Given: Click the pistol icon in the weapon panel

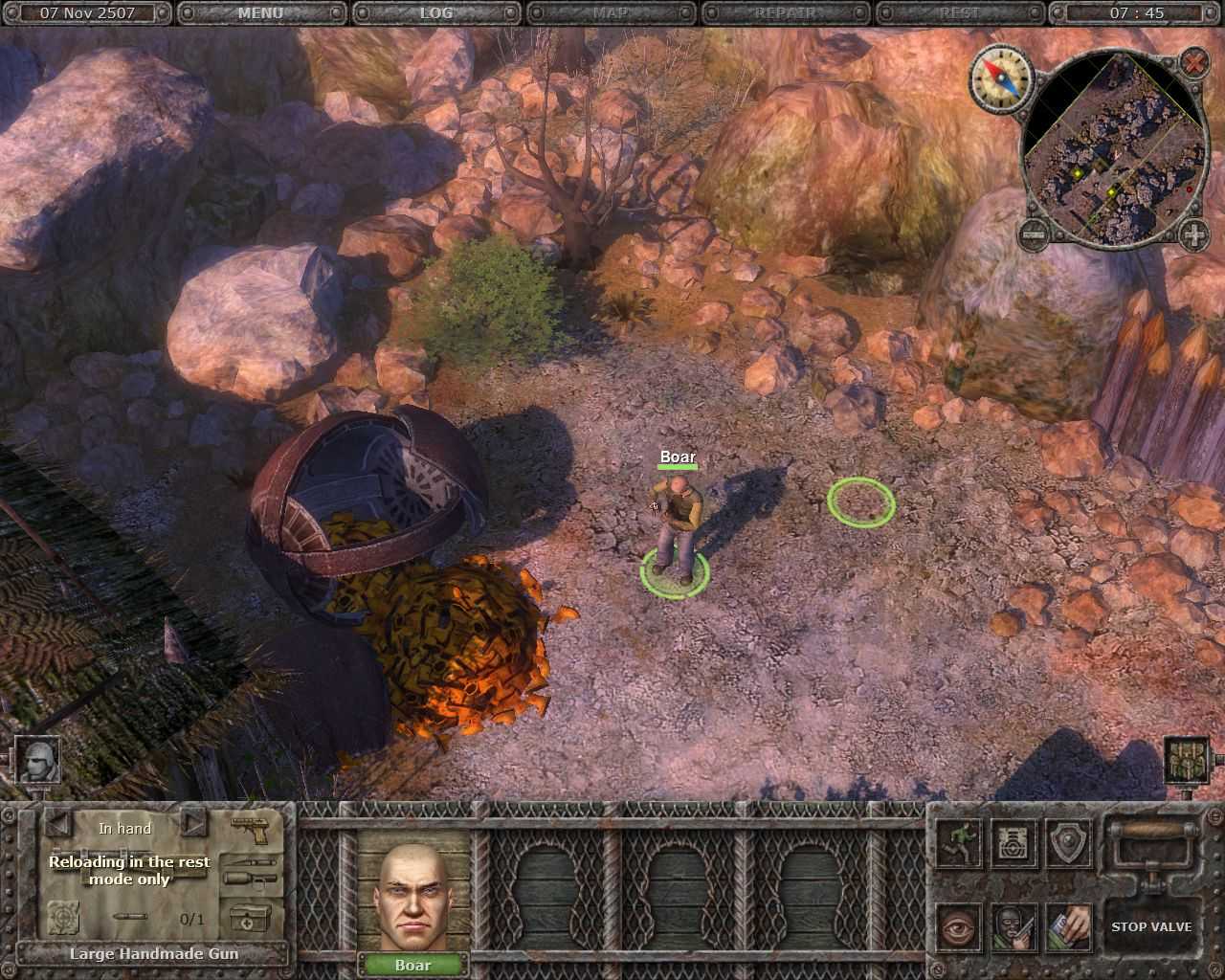Looking at the screenshot, I should coord(252,829).
